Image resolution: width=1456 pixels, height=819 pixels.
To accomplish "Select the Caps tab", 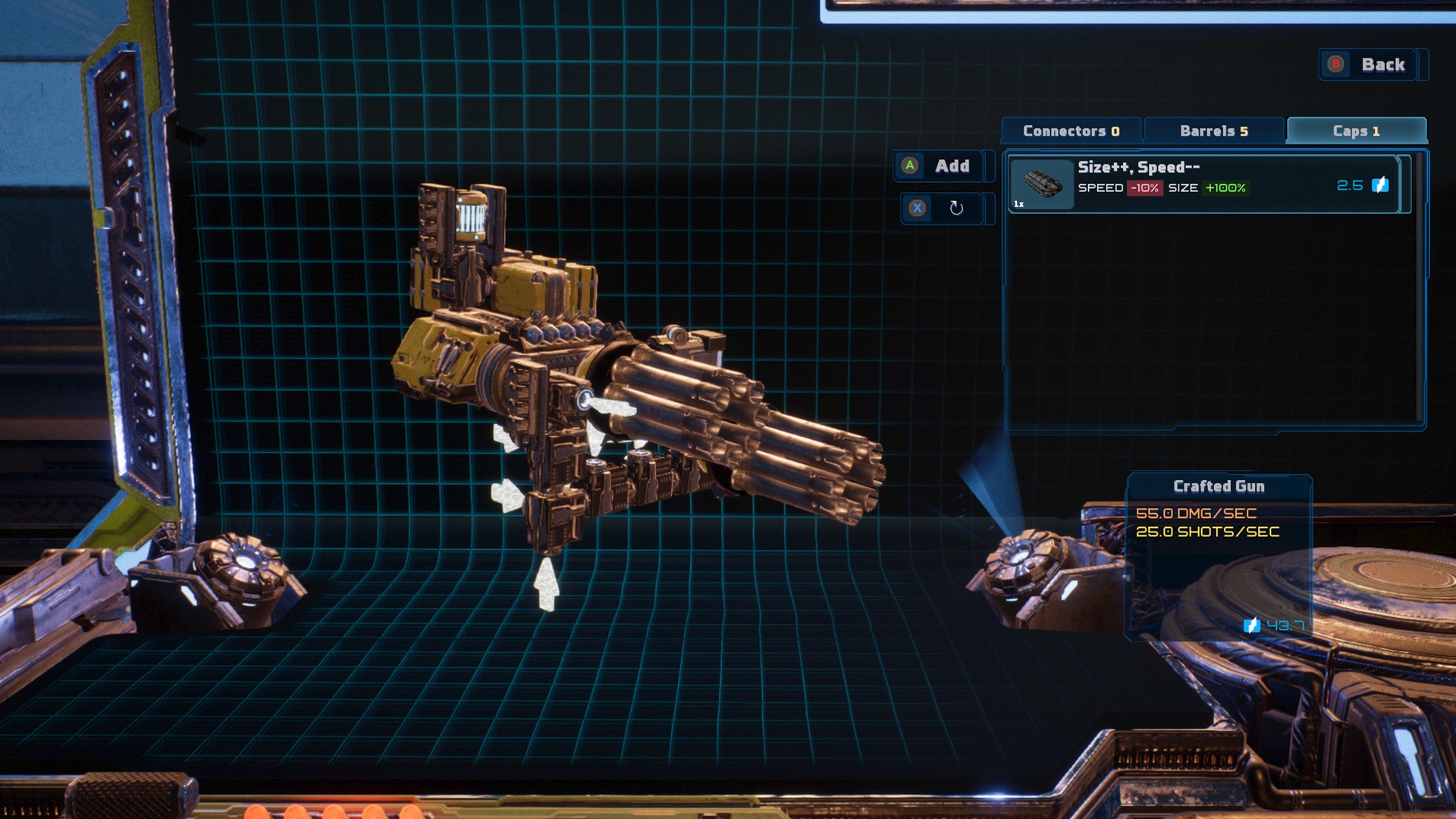I will point(1356,131).
